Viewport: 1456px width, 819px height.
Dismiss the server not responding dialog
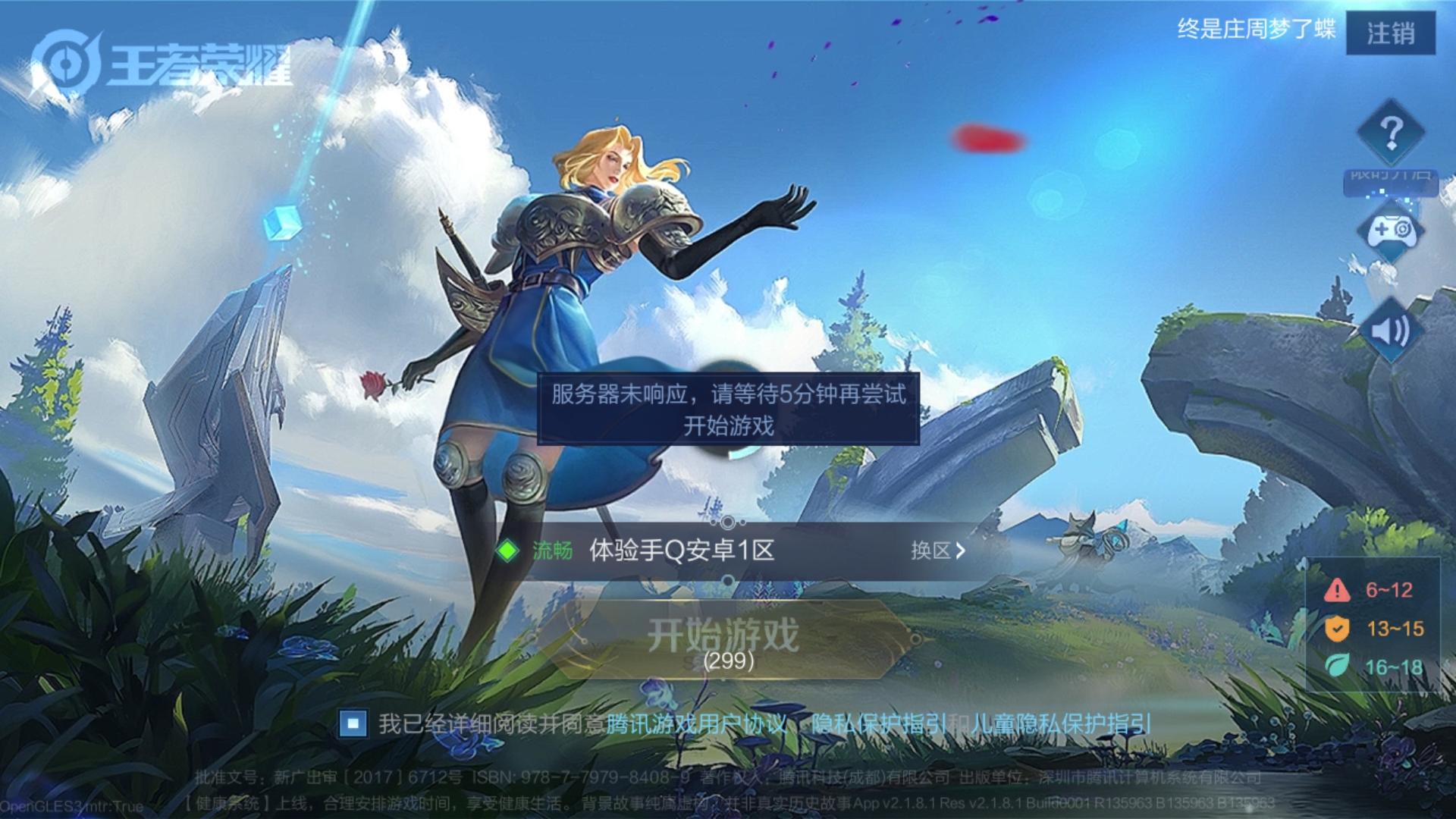coord(728,406)
